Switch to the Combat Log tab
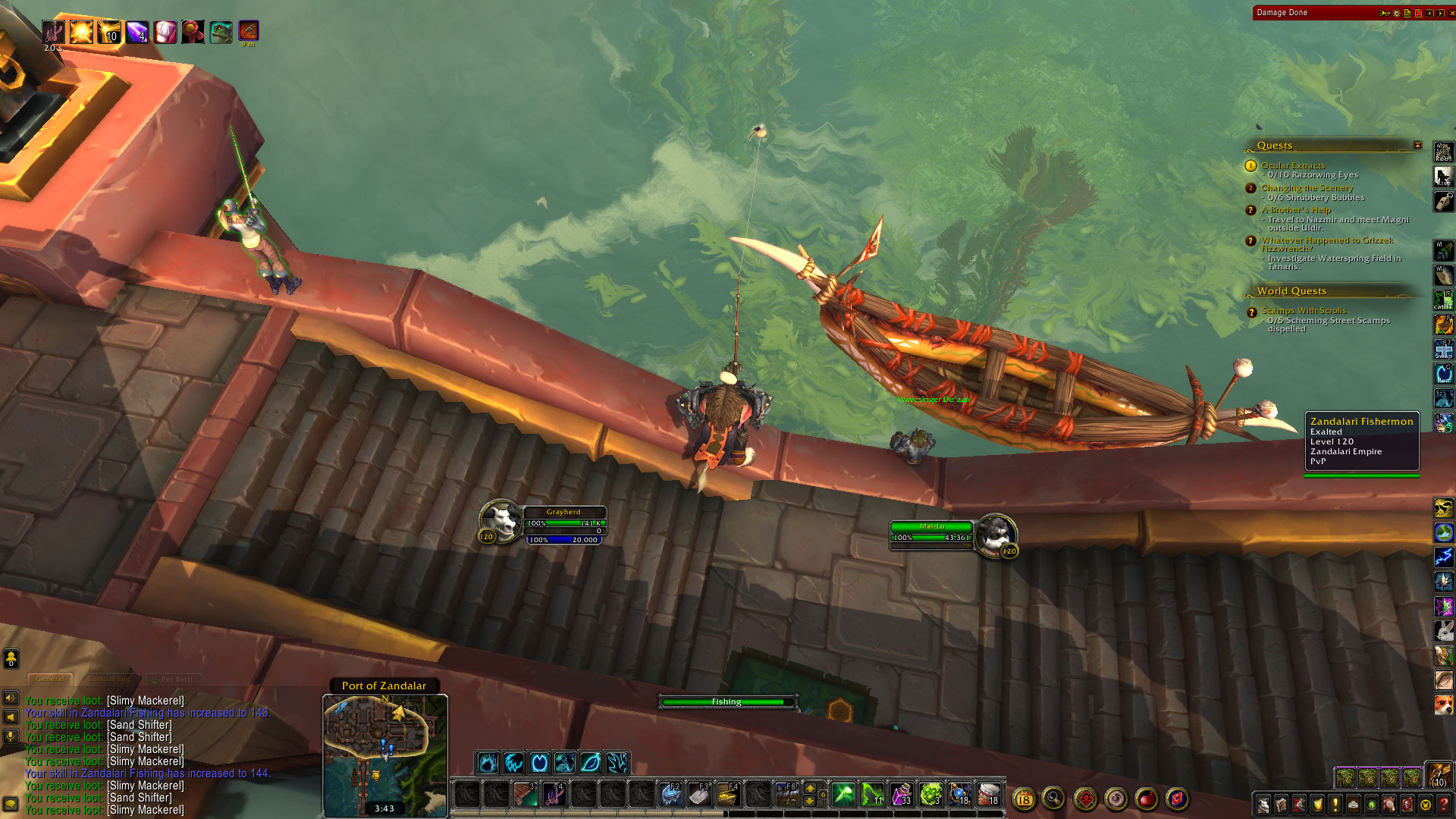 [108, 679]
